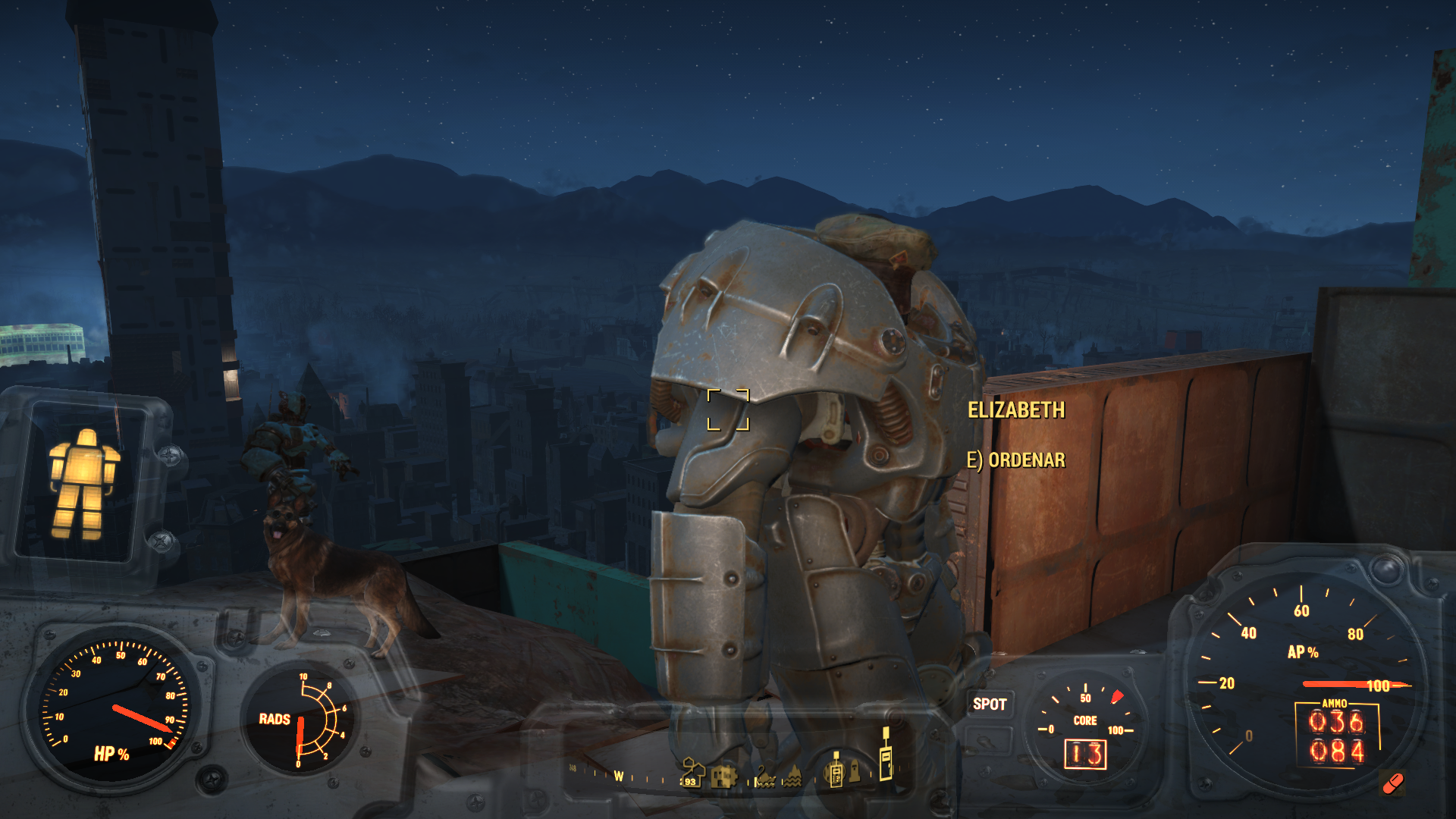The width and height of the screenshot is (1456, 819).
Task: Click the factory gear compass marker
Action: [724, 776]
